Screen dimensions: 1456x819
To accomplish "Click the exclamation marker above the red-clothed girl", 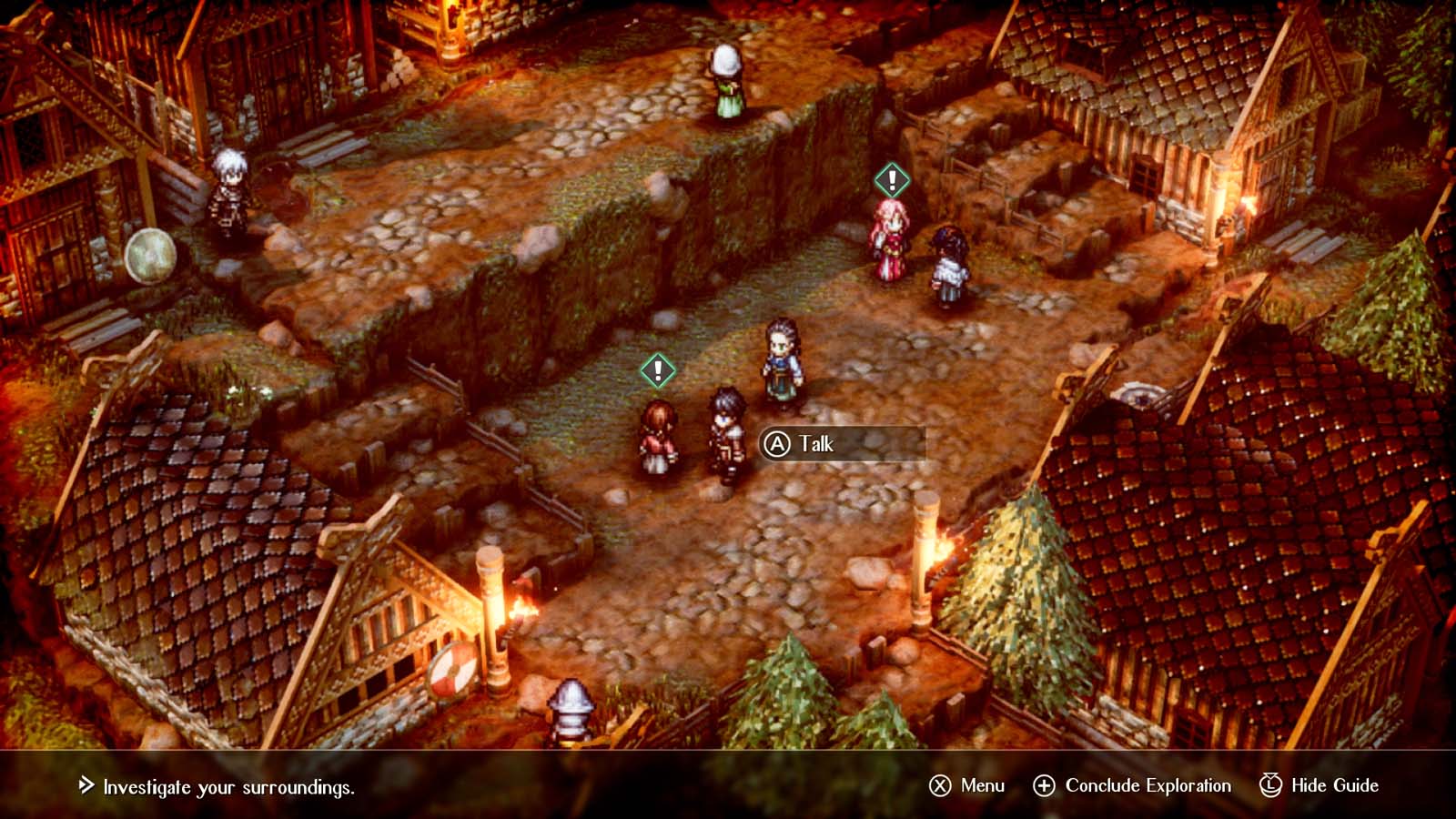I will coord(658,370).
